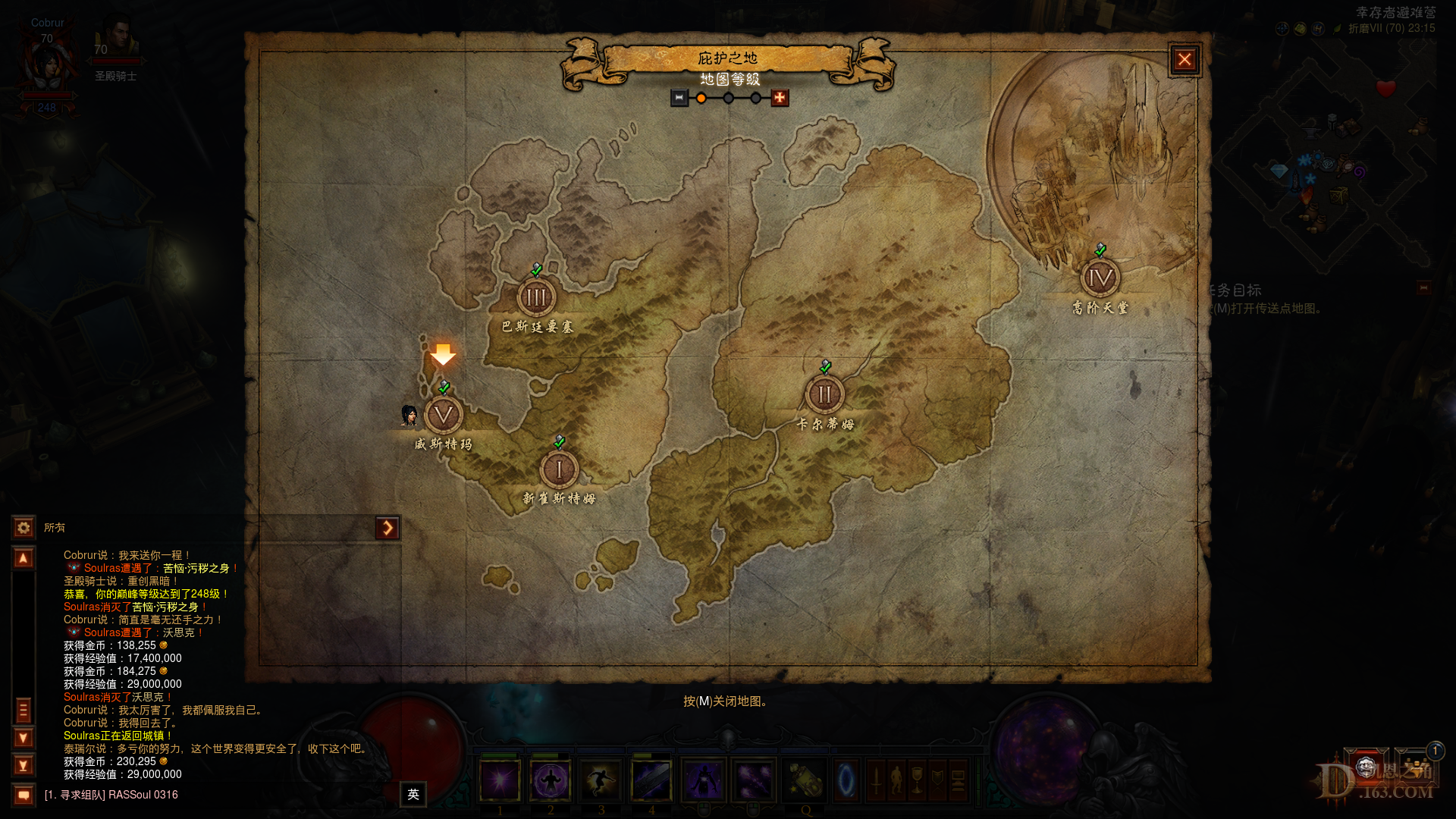Jump to the bottom of chat log

(24, 765)
